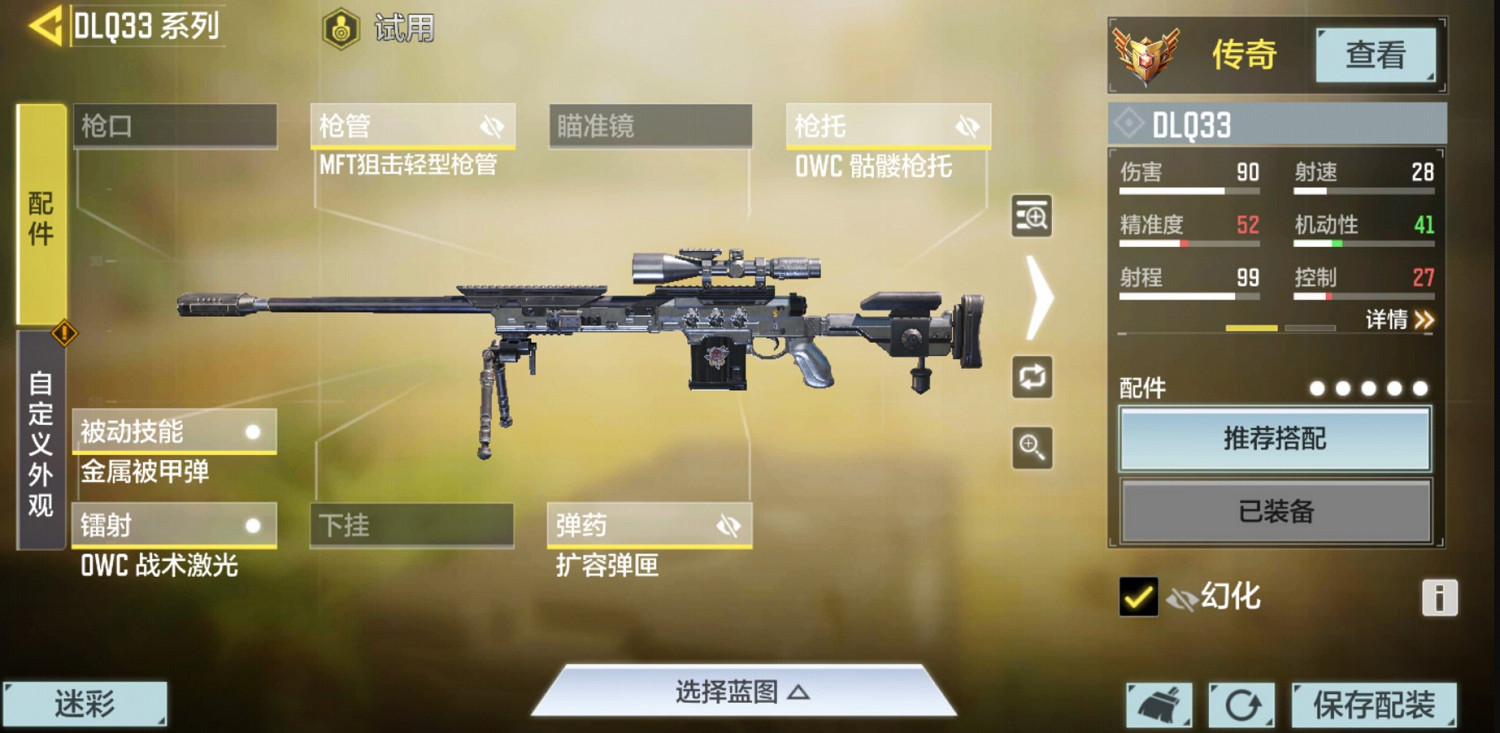
Task: Open the 幻化 info icon
Action: coord(1438,597)
